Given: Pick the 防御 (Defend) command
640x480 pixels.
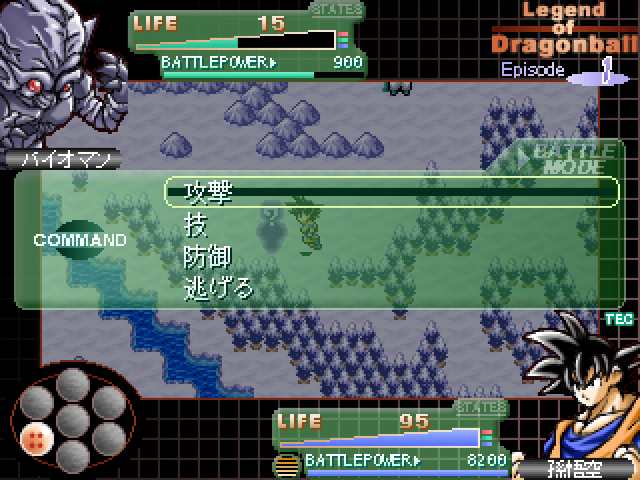Looking at the screenshot, I should pos(209,257).
